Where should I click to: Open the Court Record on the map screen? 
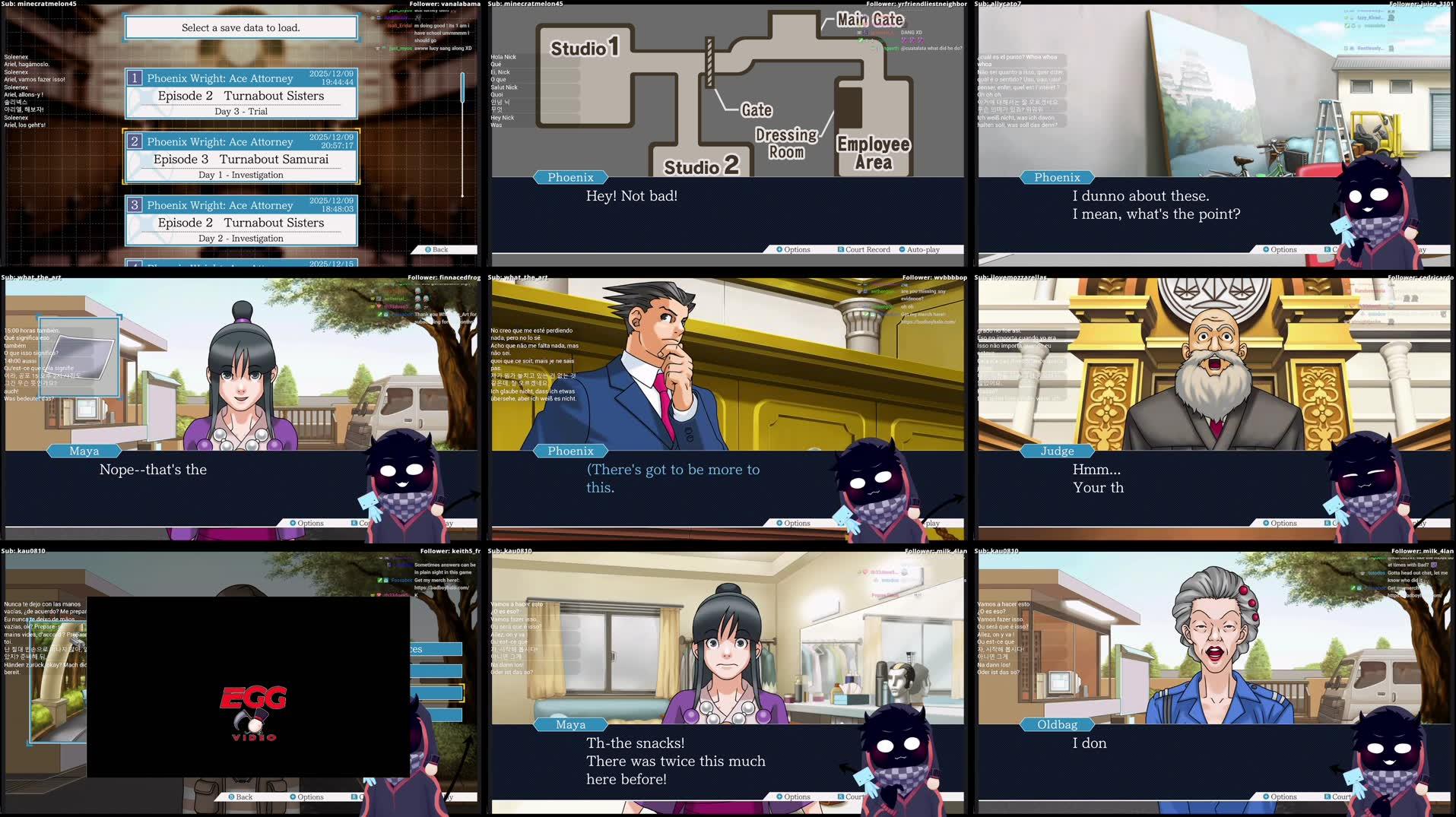tap(864, 249)
